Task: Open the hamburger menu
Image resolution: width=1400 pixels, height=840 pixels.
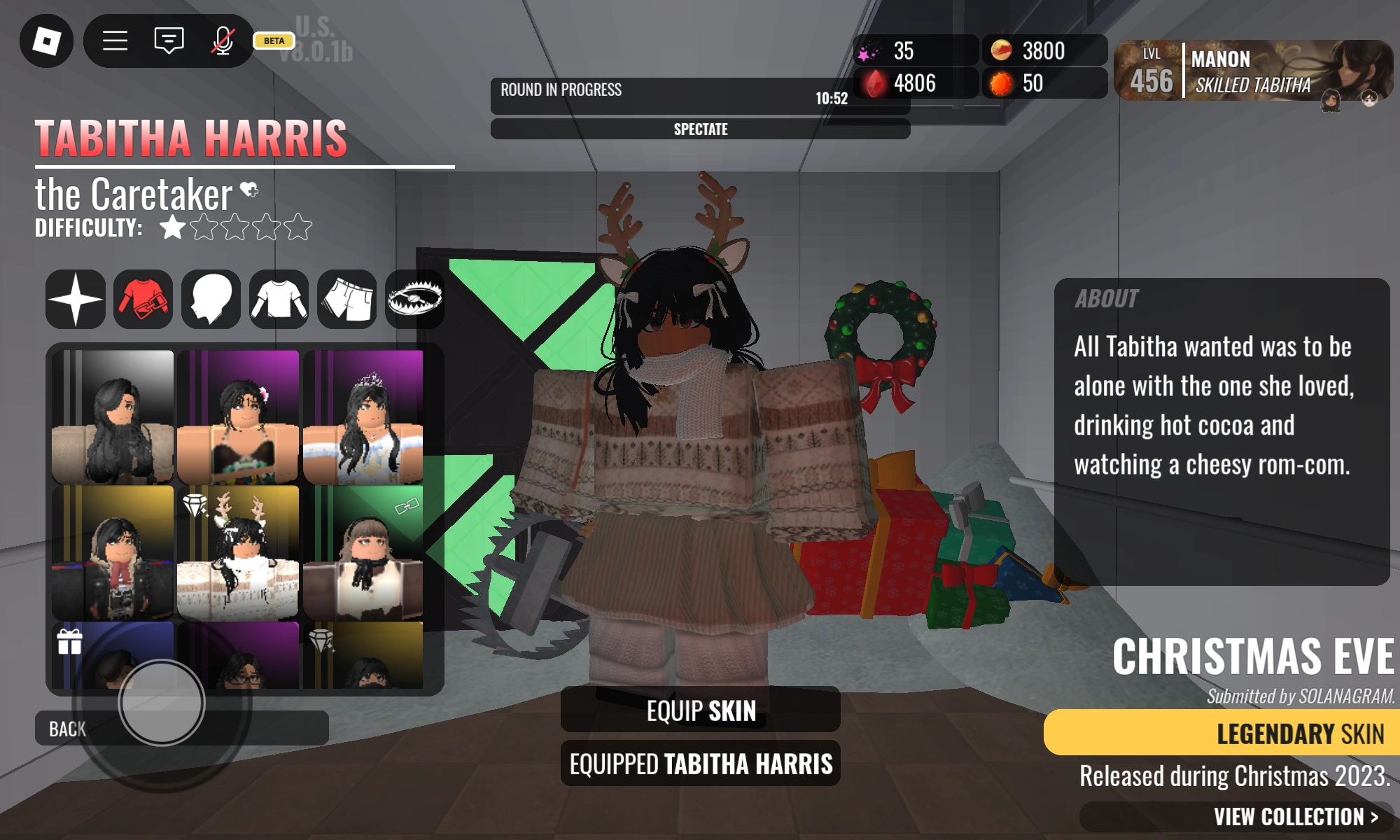Action: pyautogui.click(x=115, y=41)
